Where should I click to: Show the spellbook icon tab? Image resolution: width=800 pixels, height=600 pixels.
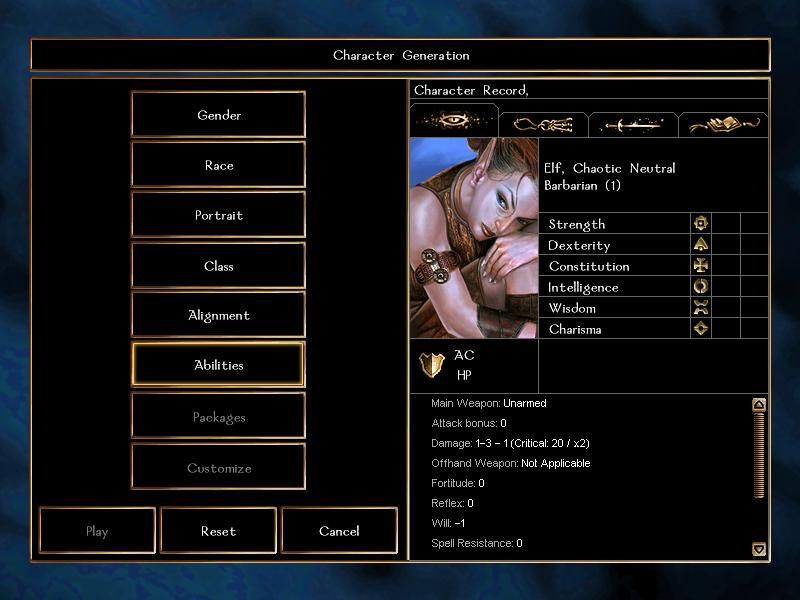click(x=724, y=124)
